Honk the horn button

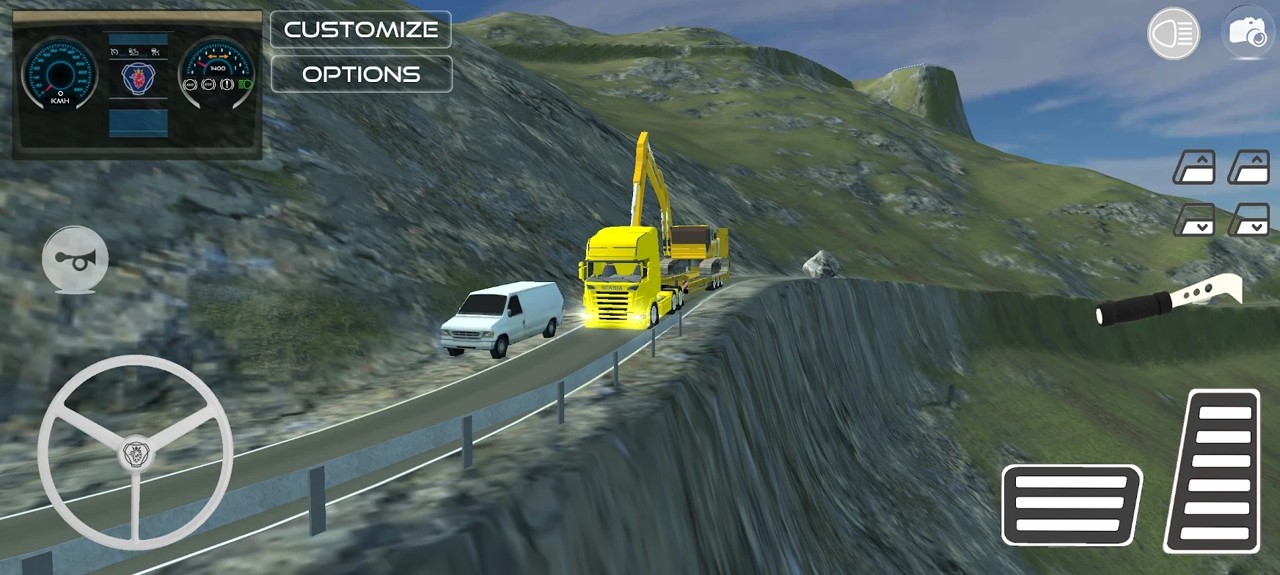pyautogui.click(x=75, y=260)
